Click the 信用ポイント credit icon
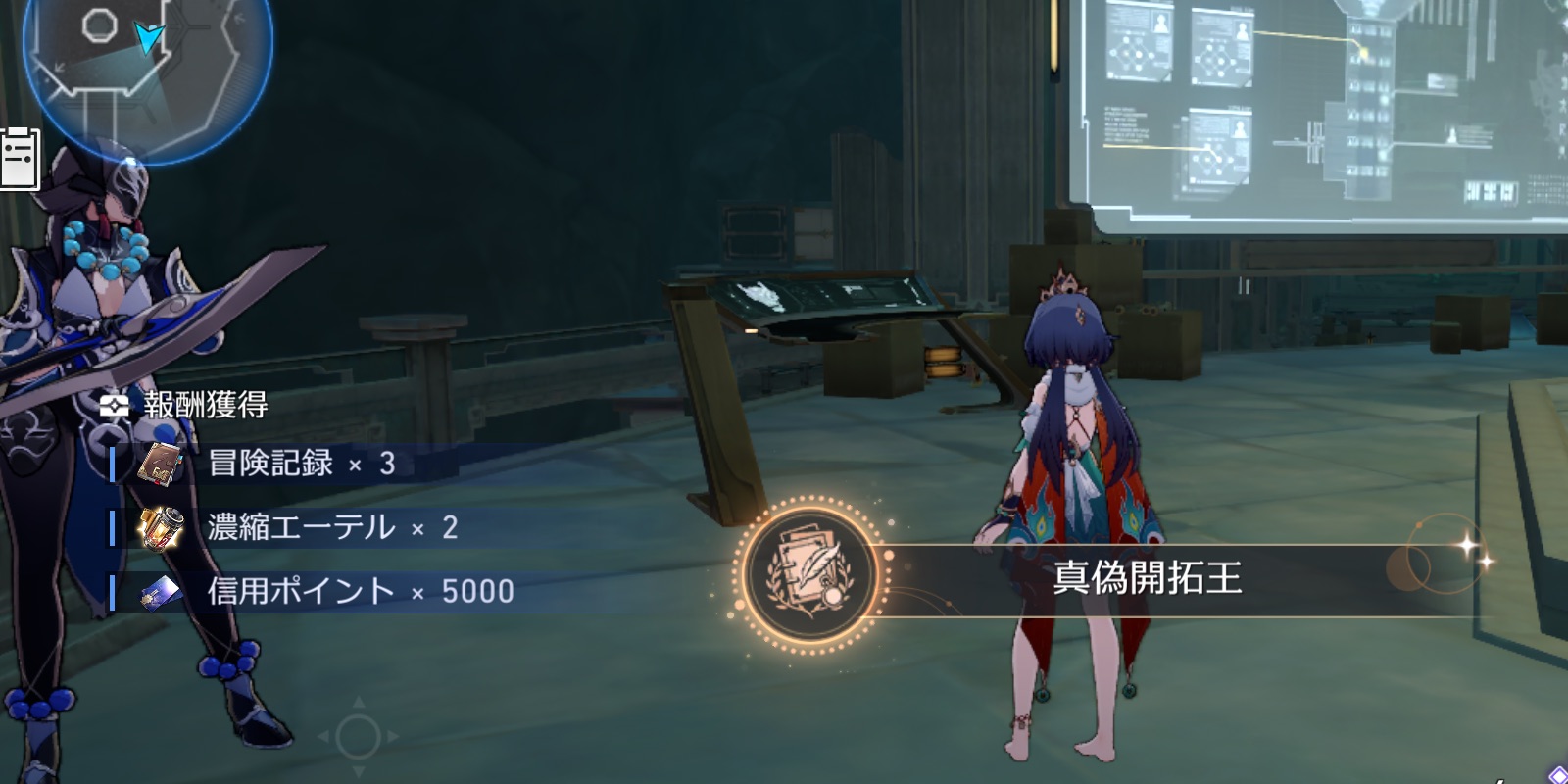This screenshot has height=784, width=1568. 162,591
